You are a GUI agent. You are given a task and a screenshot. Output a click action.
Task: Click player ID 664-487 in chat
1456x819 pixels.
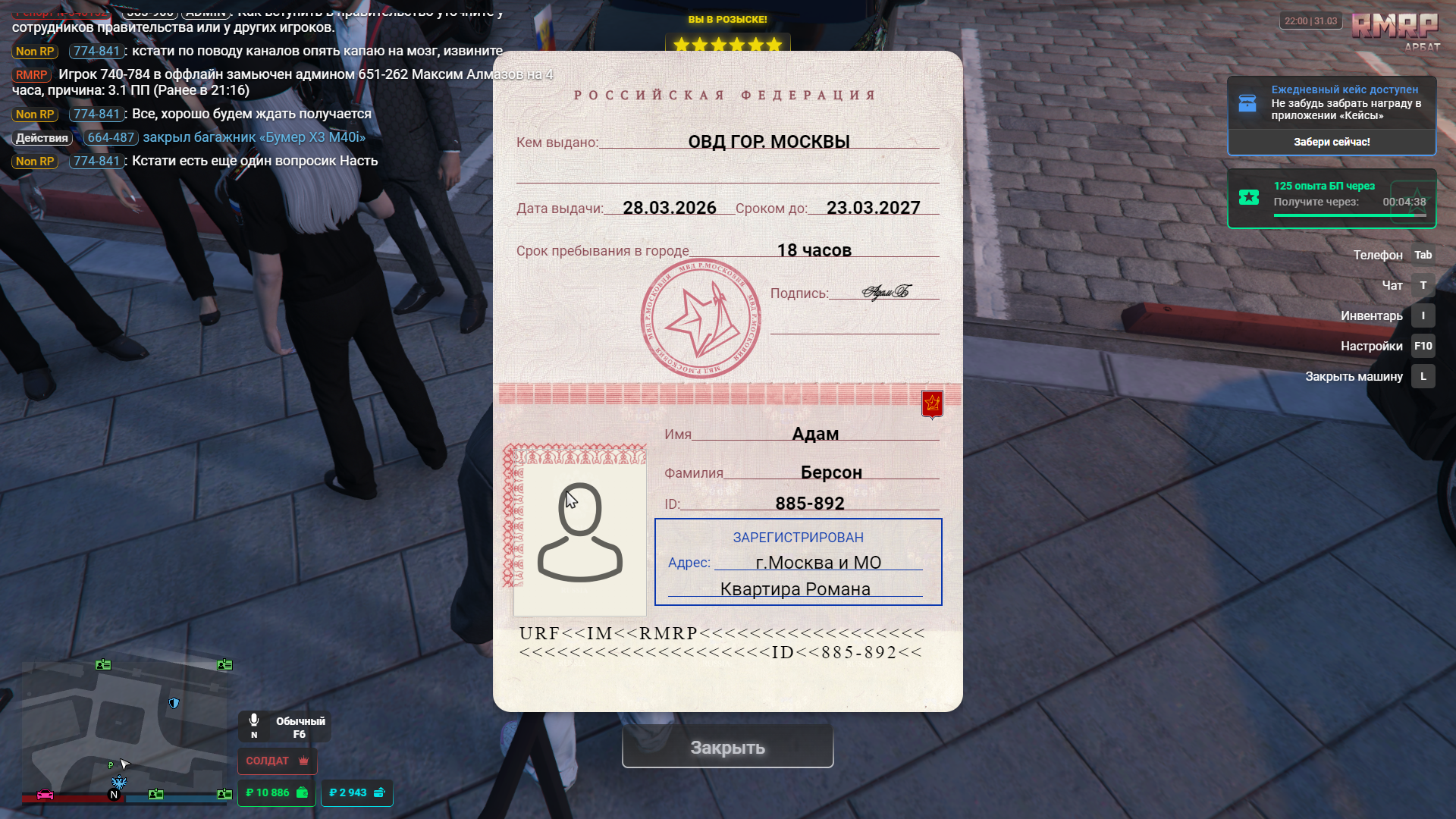click(111, 137)
